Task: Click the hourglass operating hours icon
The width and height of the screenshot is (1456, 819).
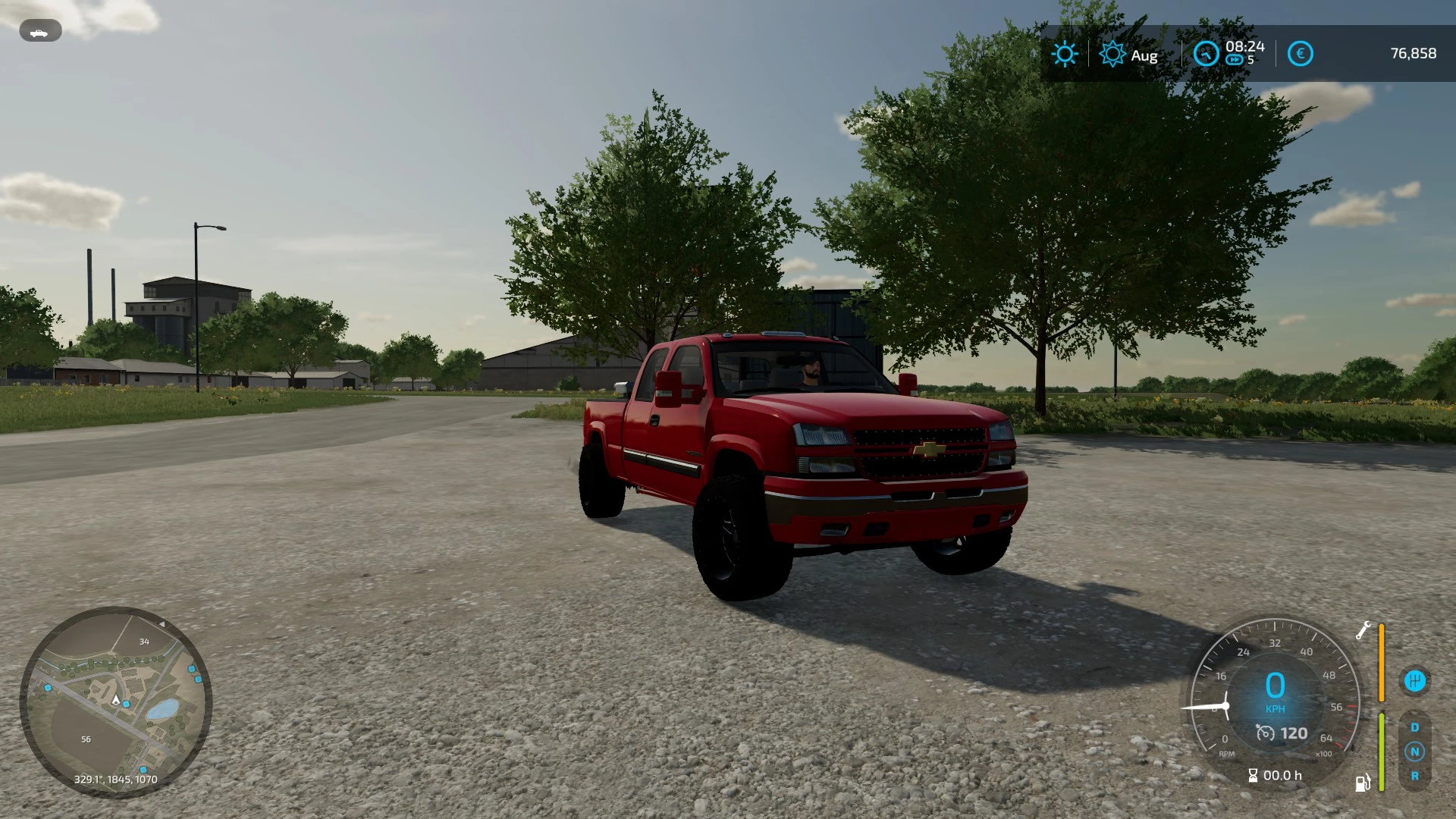Action: (1254, 775)
